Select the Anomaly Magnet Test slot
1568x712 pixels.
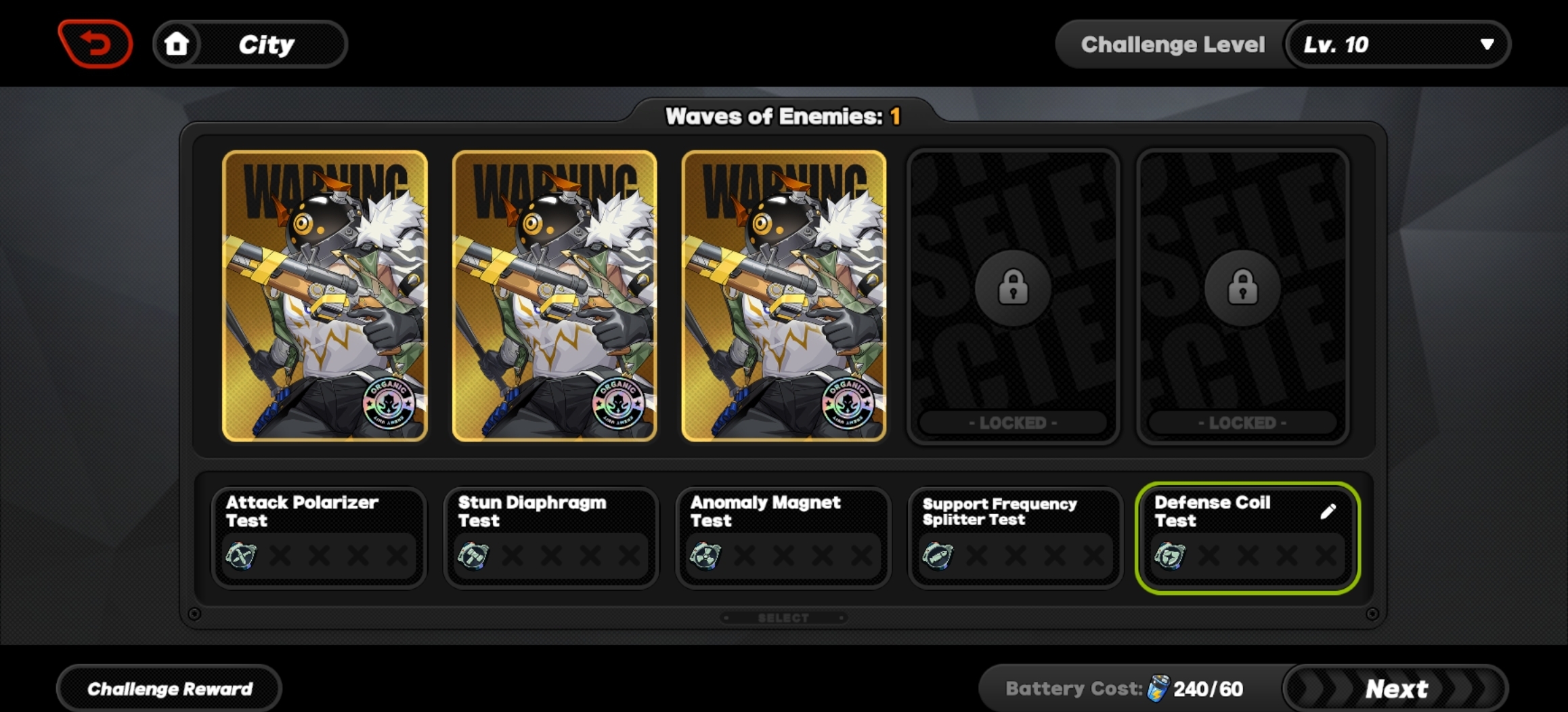(x=783, y=539)
